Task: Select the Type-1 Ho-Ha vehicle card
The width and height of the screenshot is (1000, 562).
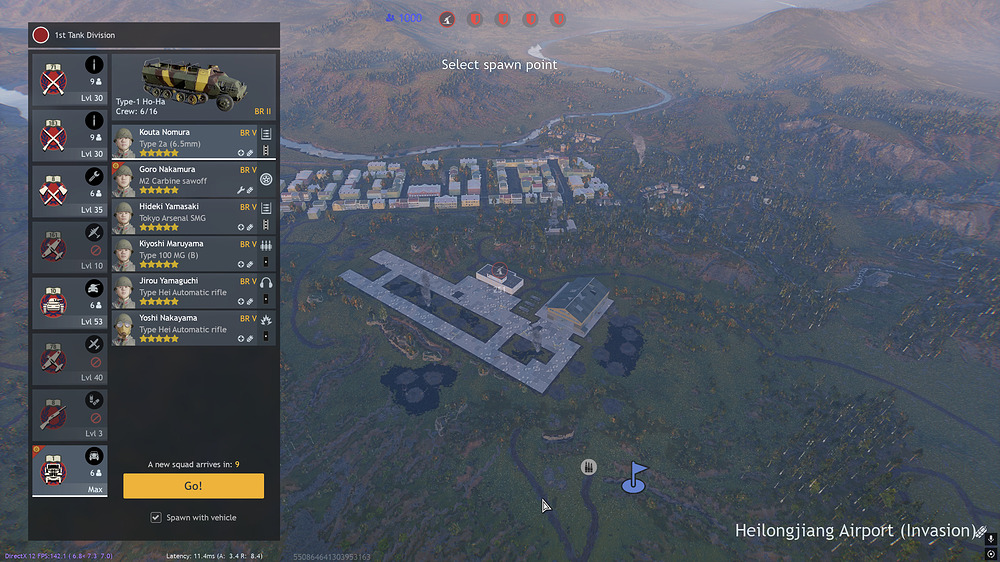Action: pyautogui.click(x=192, y=87)
